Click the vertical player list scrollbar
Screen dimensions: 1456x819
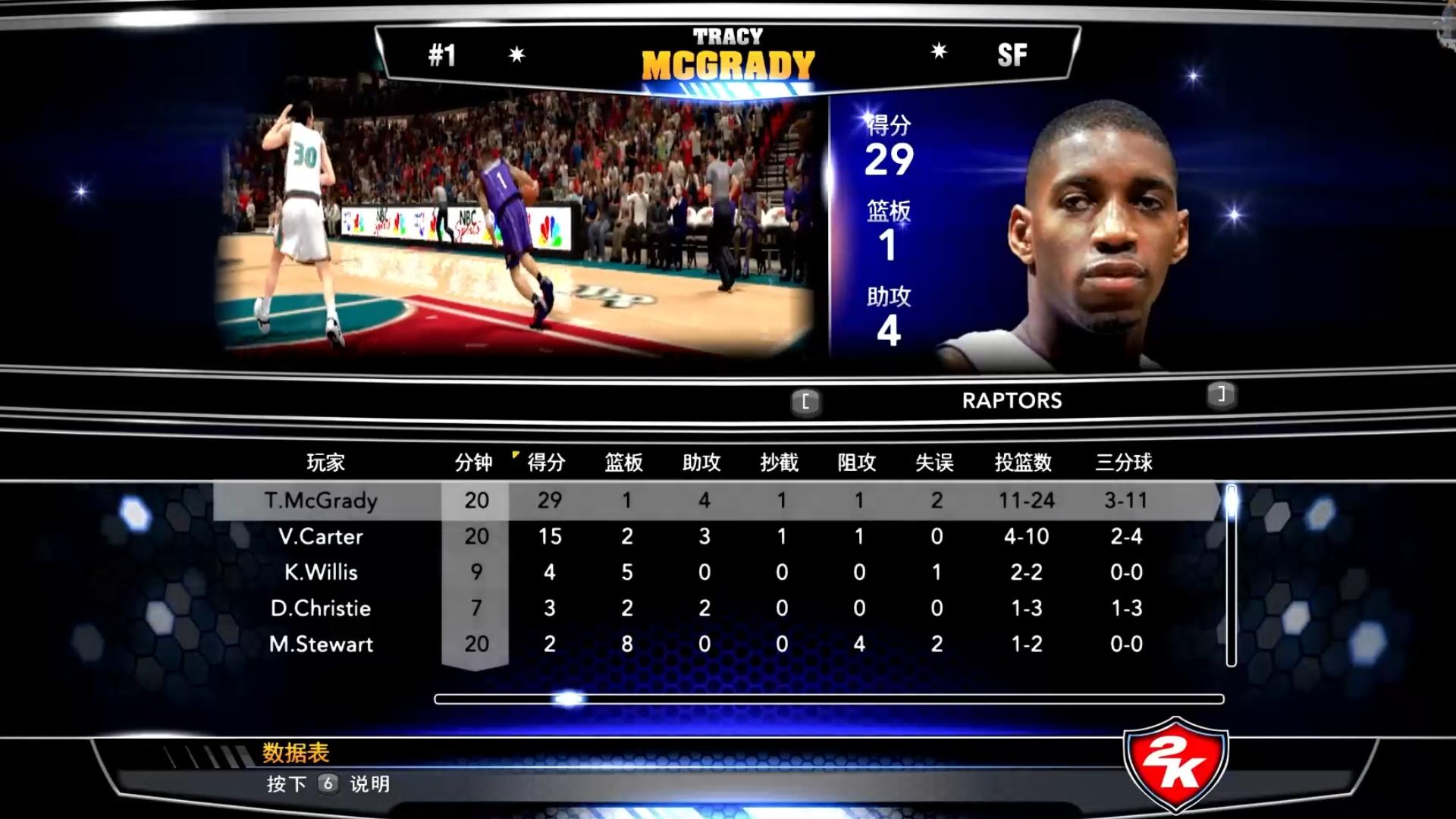[1231, 576]
